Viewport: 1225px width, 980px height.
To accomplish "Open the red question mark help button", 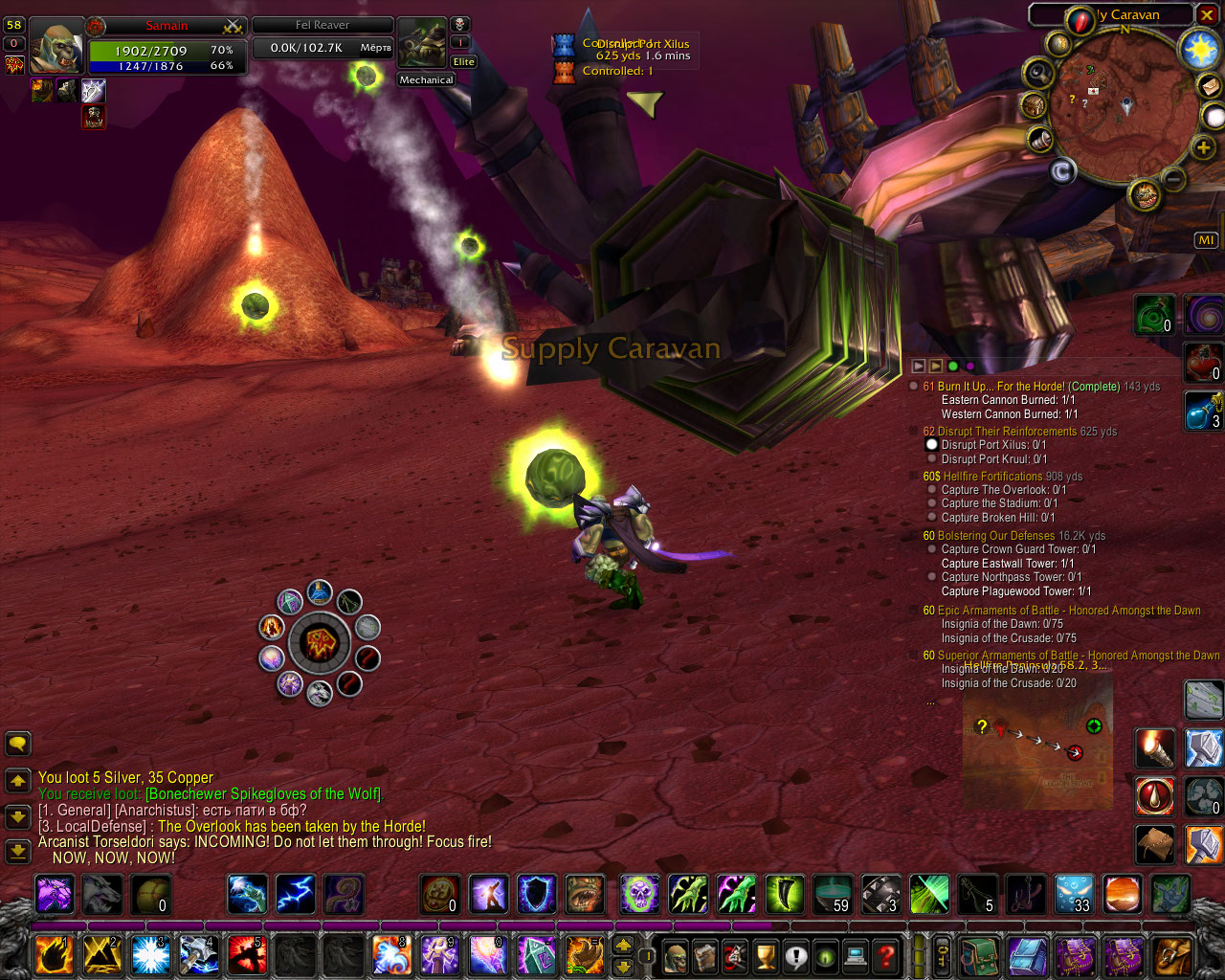I will click(x=887, y=955).
